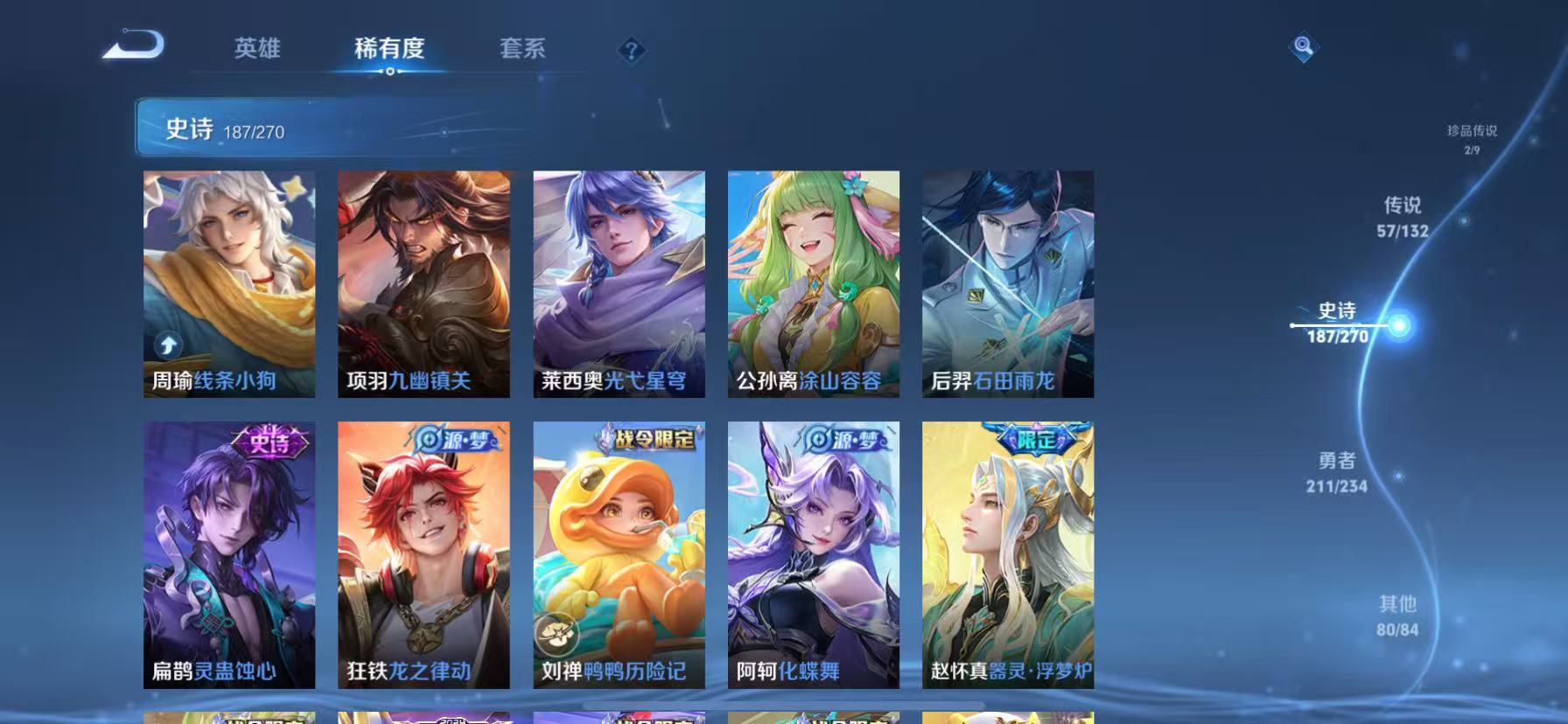Image resolution: width=1568 pixels, height=724 pixels.
Task: Switch to the 套系 tab
Action: tap(521, 50)
